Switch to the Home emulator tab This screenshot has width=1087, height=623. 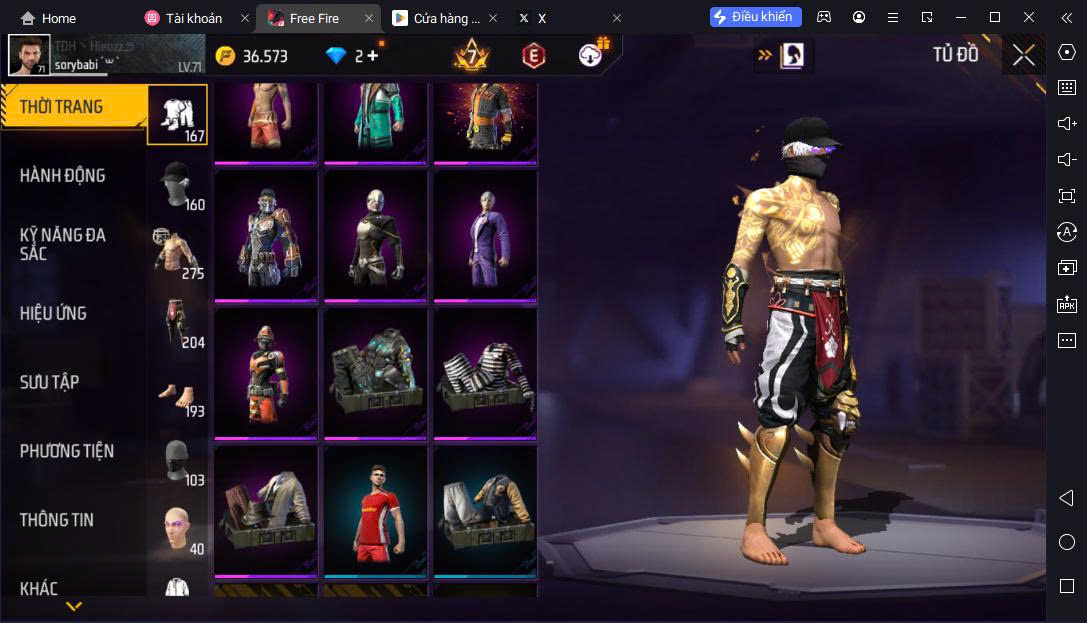tap(48, 18)
